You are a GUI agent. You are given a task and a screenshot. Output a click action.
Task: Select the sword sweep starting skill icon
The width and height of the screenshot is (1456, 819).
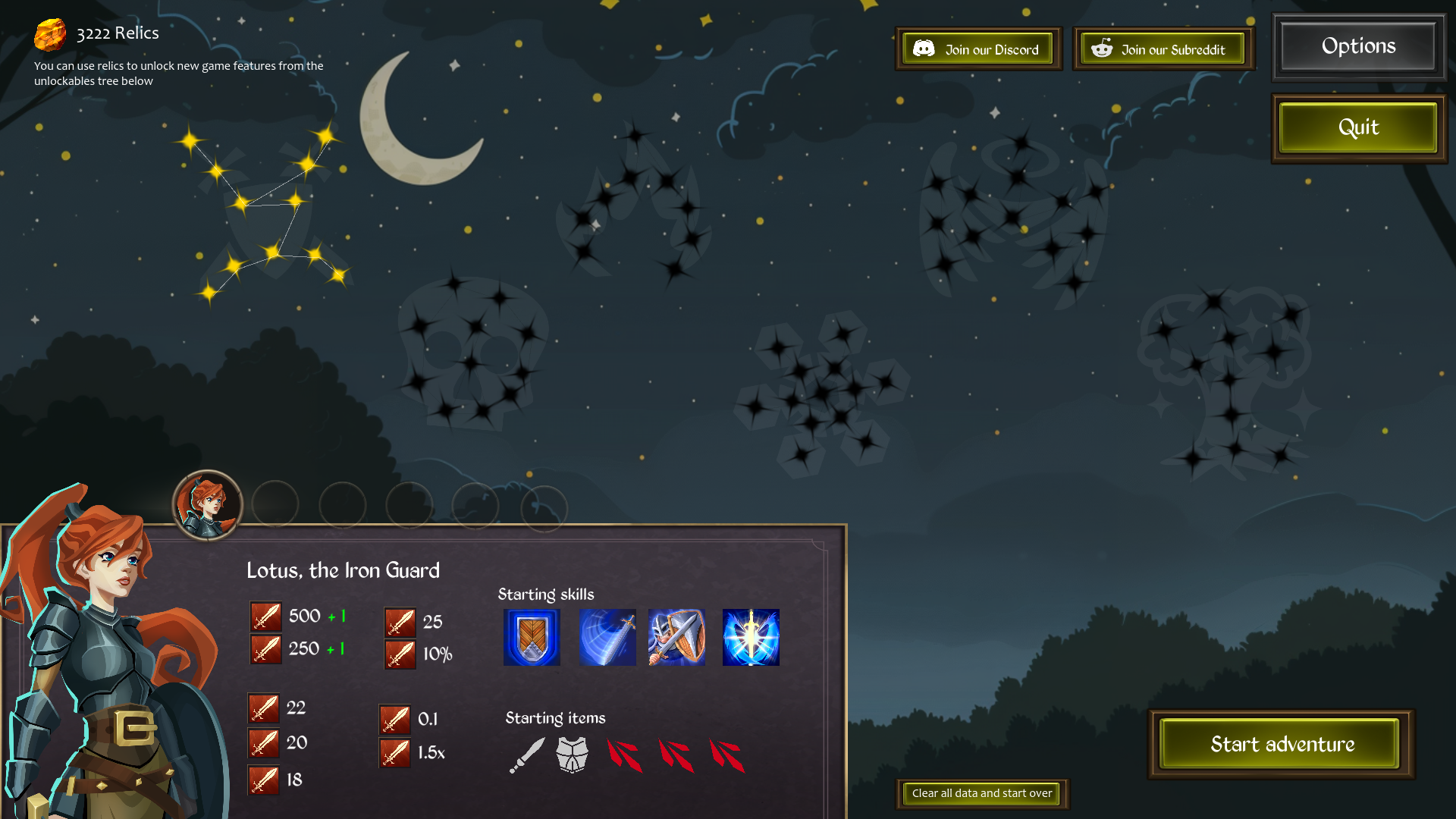[x=607, y=637]
